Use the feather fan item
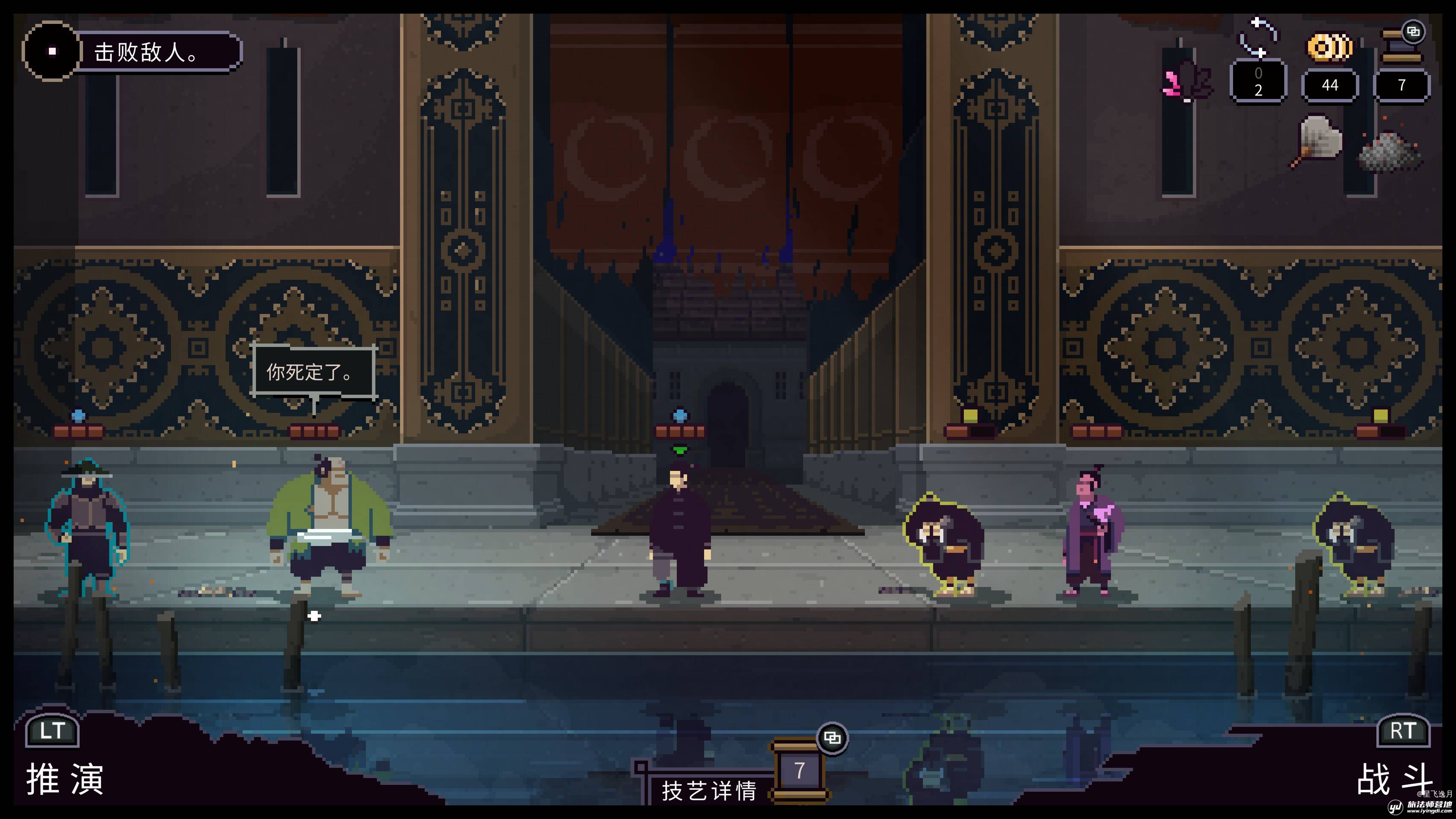Screen dimensions: 1456x819 pyautogui.click(x=1317, y=141)
